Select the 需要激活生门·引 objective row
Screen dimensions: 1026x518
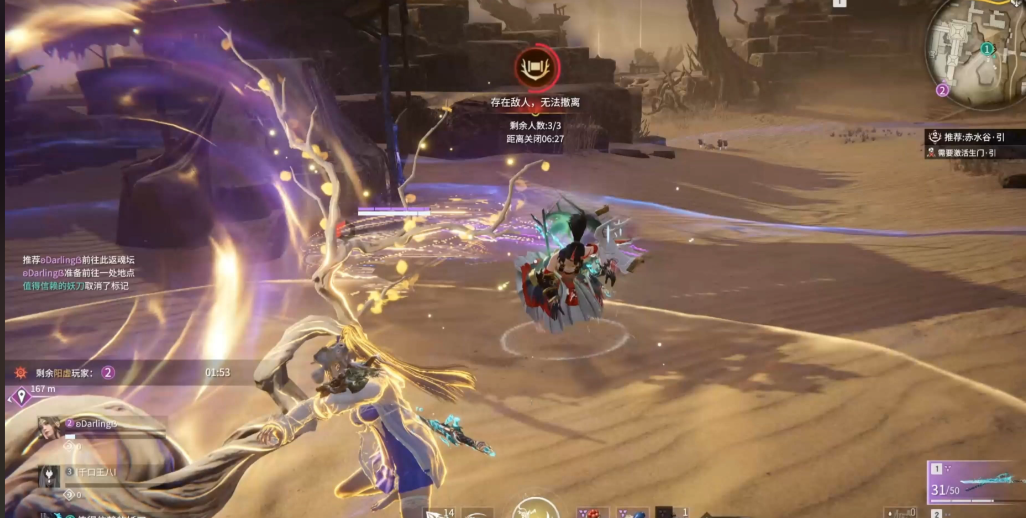pyautogui.click(x=974, y=153)
